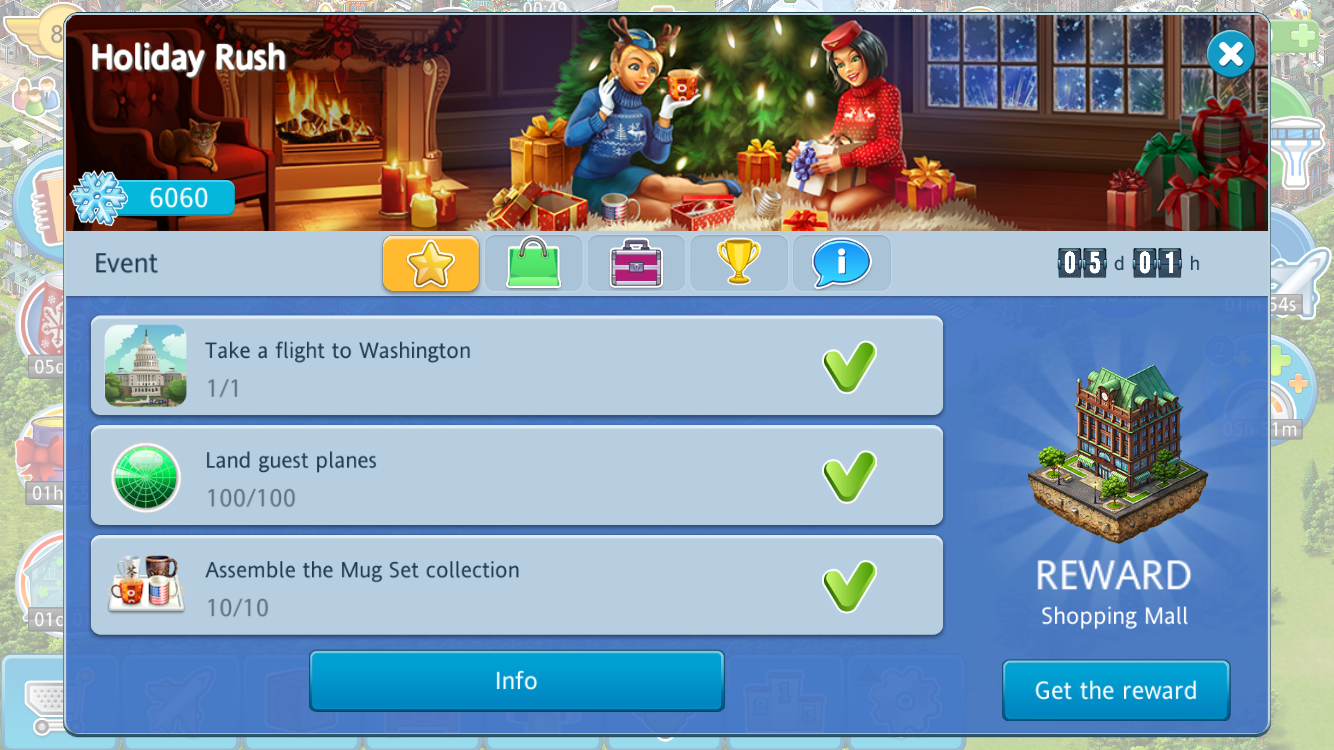Show the gold trophy tab
The image size is (1334, 750).
739,264
